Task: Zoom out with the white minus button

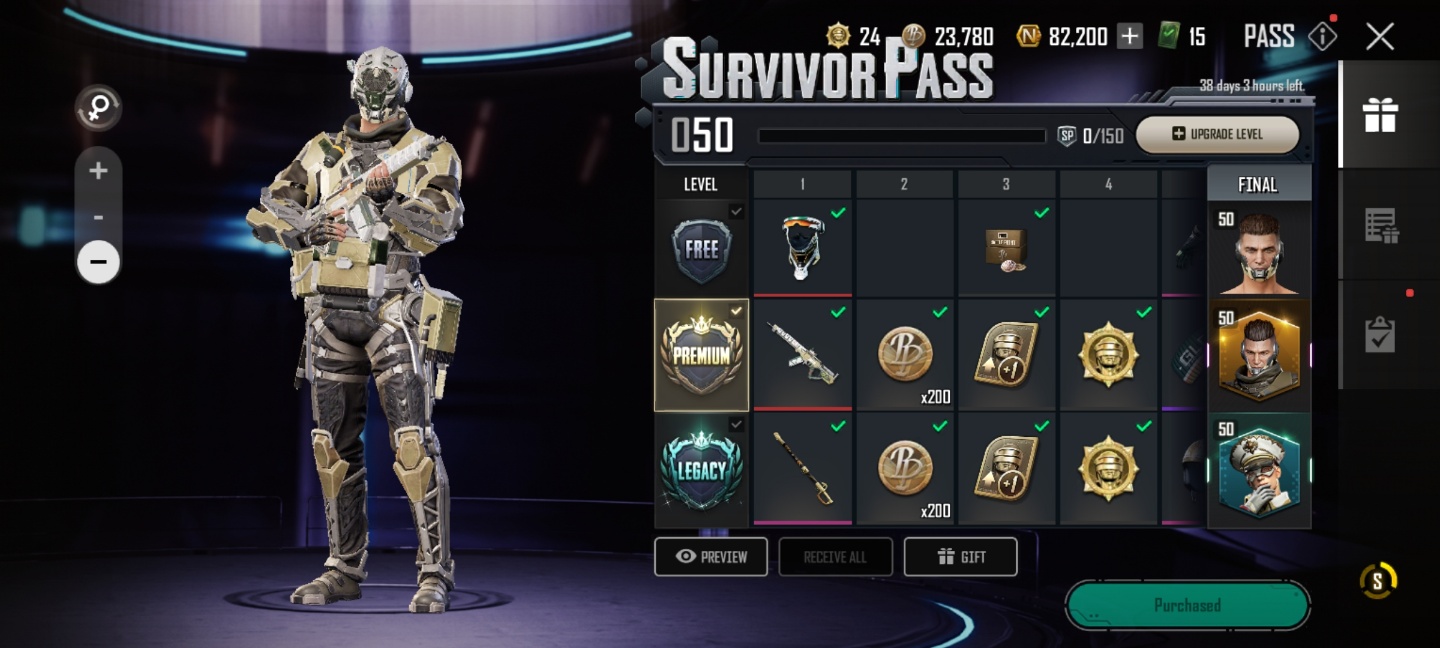Action: [x=98, y=262]
